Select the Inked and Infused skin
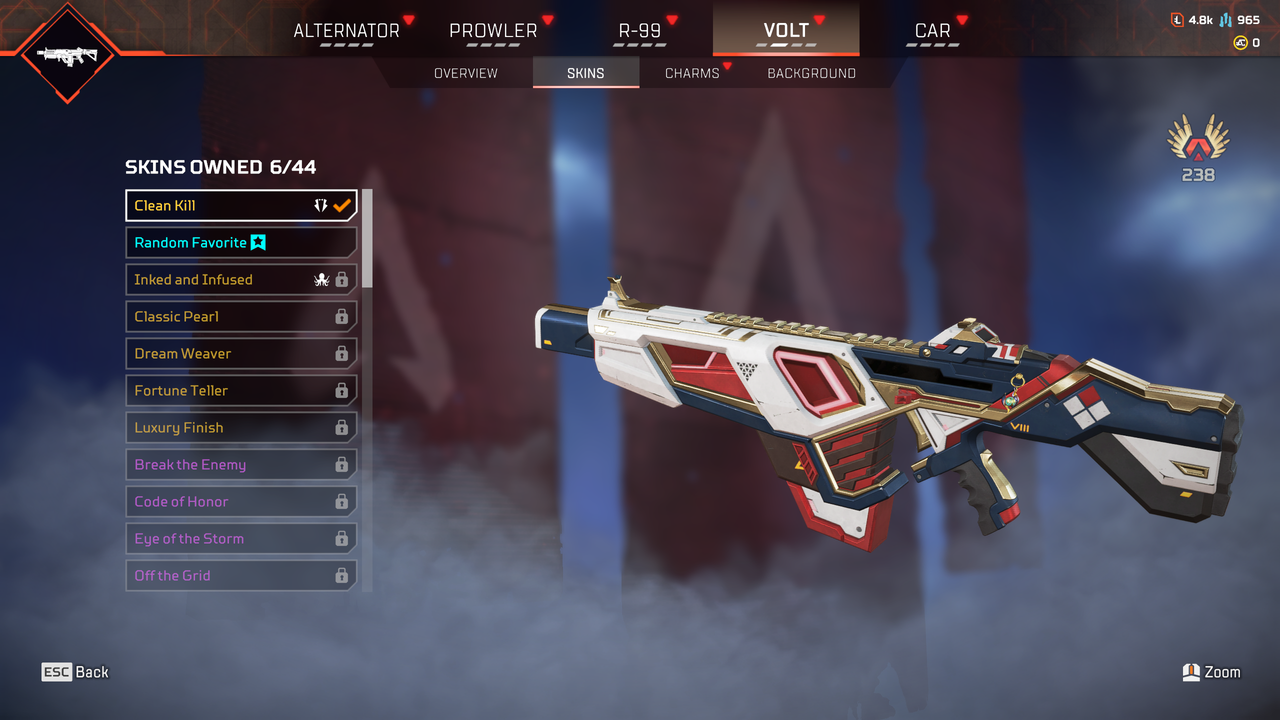Screen dimensions: 1280x720 (x=240, y=279)
